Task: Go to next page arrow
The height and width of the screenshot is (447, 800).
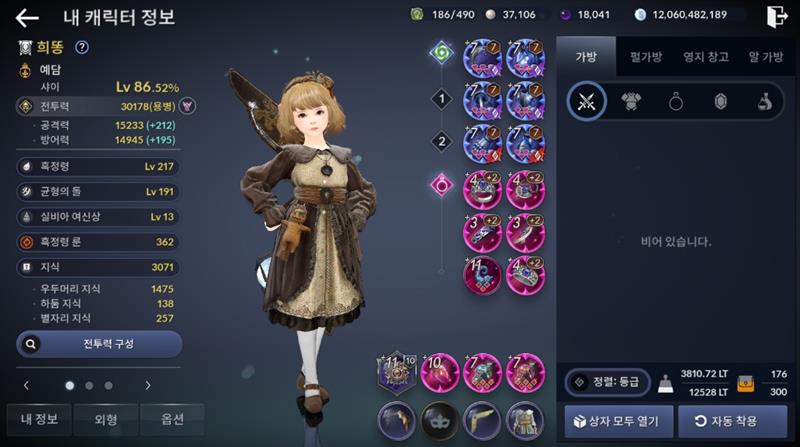Action: [148, 385]
